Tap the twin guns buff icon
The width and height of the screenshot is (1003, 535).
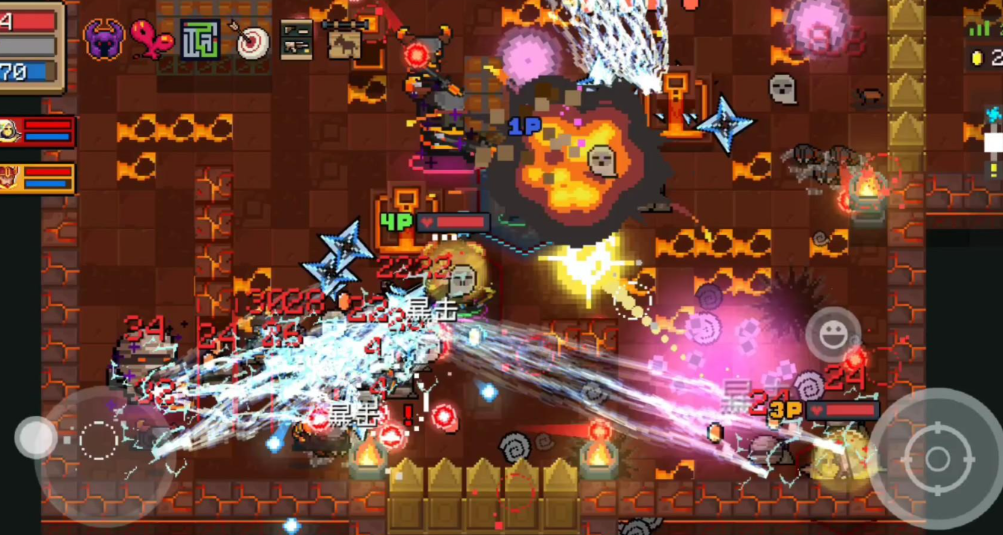click(x=297, y=40)
